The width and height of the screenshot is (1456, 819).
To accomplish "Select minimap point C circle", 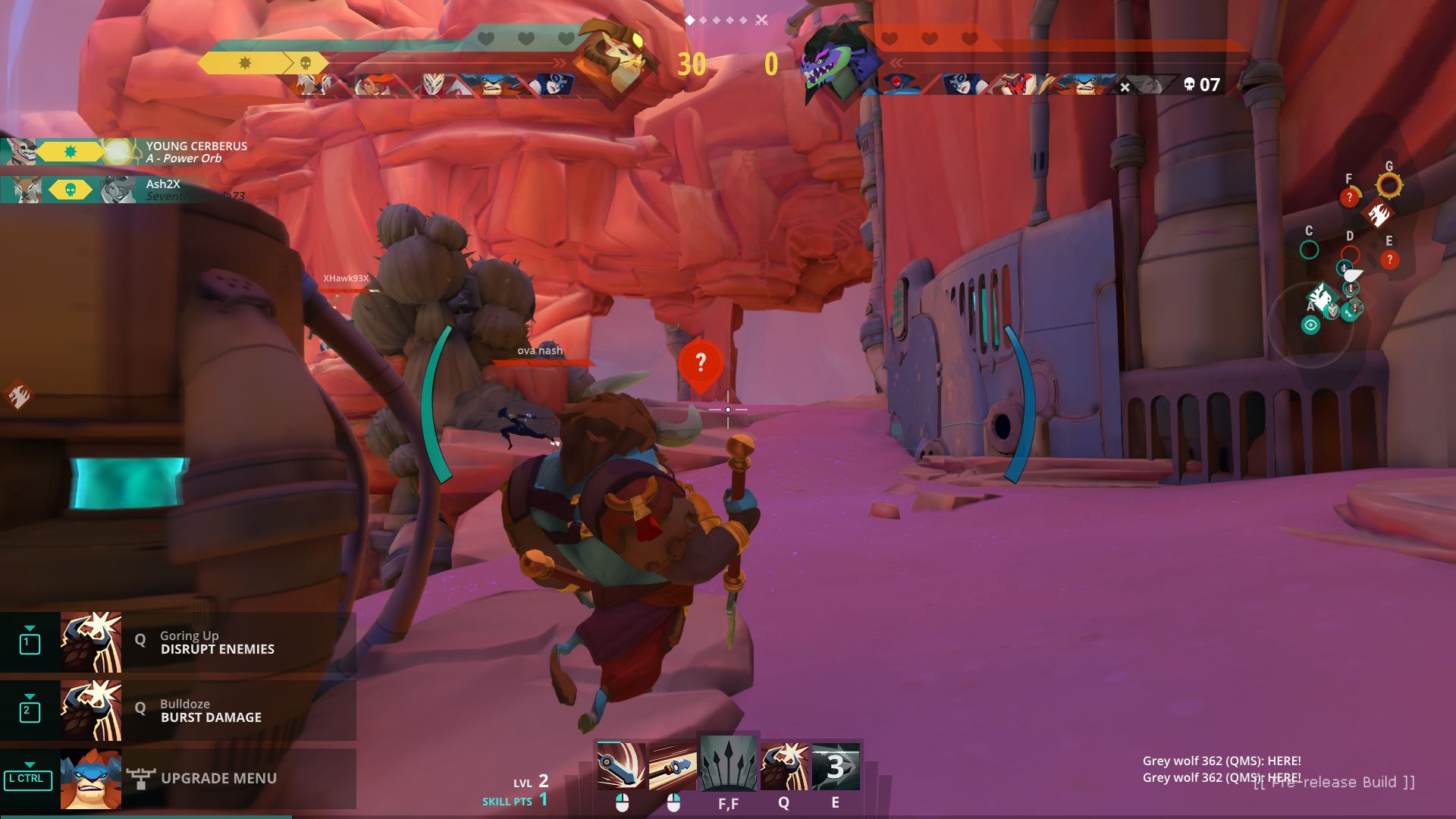I will click(1309, 249).
